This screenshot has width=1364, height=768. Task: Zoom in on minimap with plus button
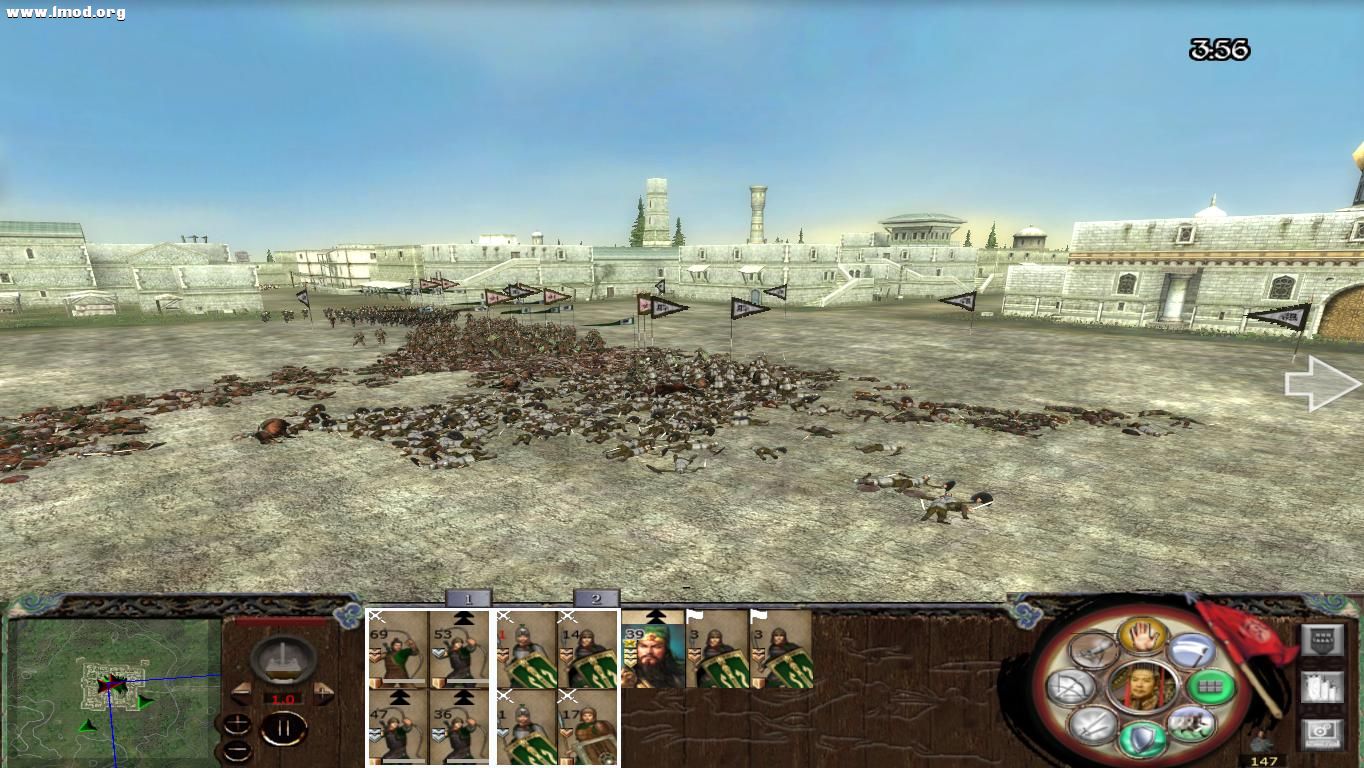[x=237, y=724]
